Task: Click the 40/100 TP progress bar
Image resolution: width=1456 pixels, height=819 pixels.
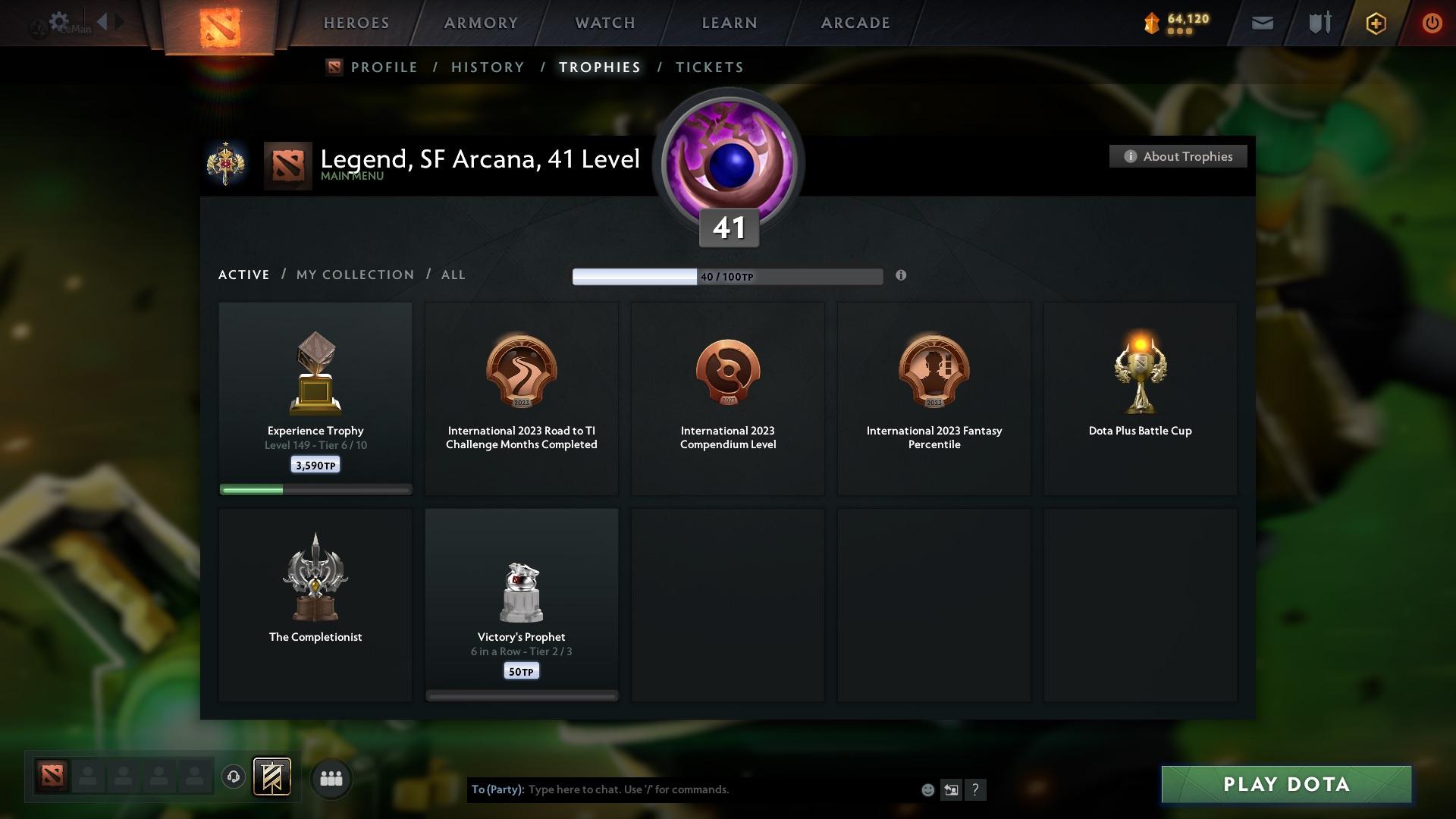Action: [728, 276]
